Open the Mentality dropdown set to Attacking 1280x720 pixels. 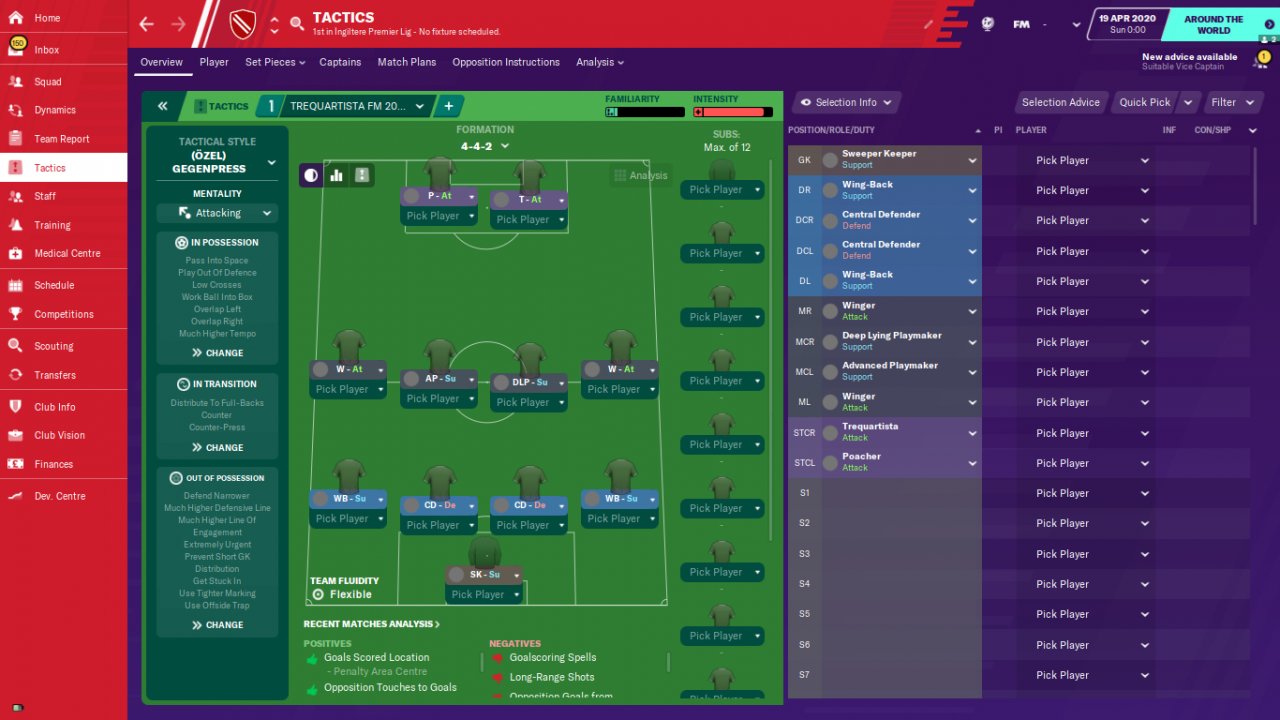[x=217, y=213]
